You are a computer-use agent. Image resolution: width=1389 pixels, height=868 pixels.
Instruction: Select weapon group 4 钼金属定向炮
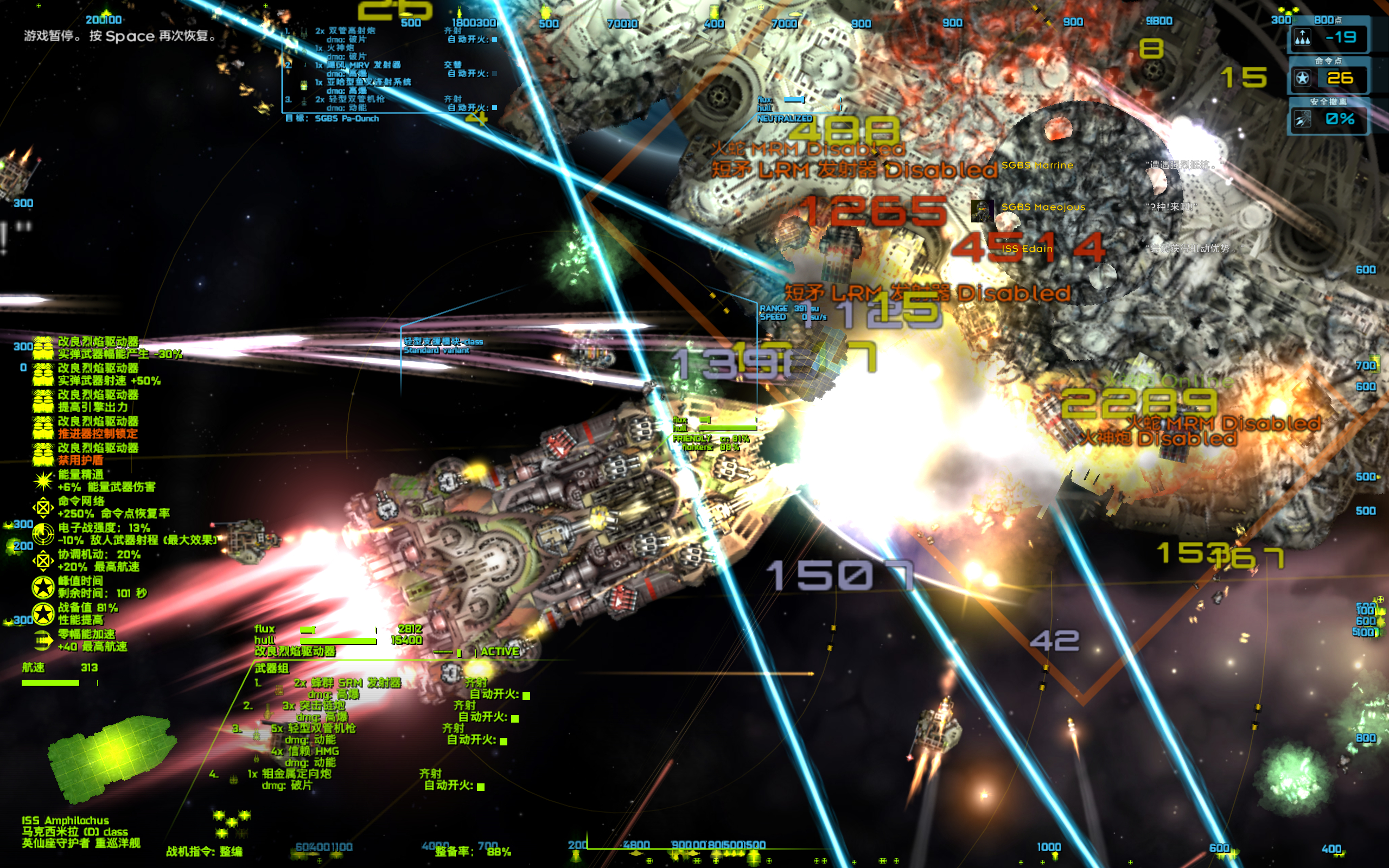[297, 773]
